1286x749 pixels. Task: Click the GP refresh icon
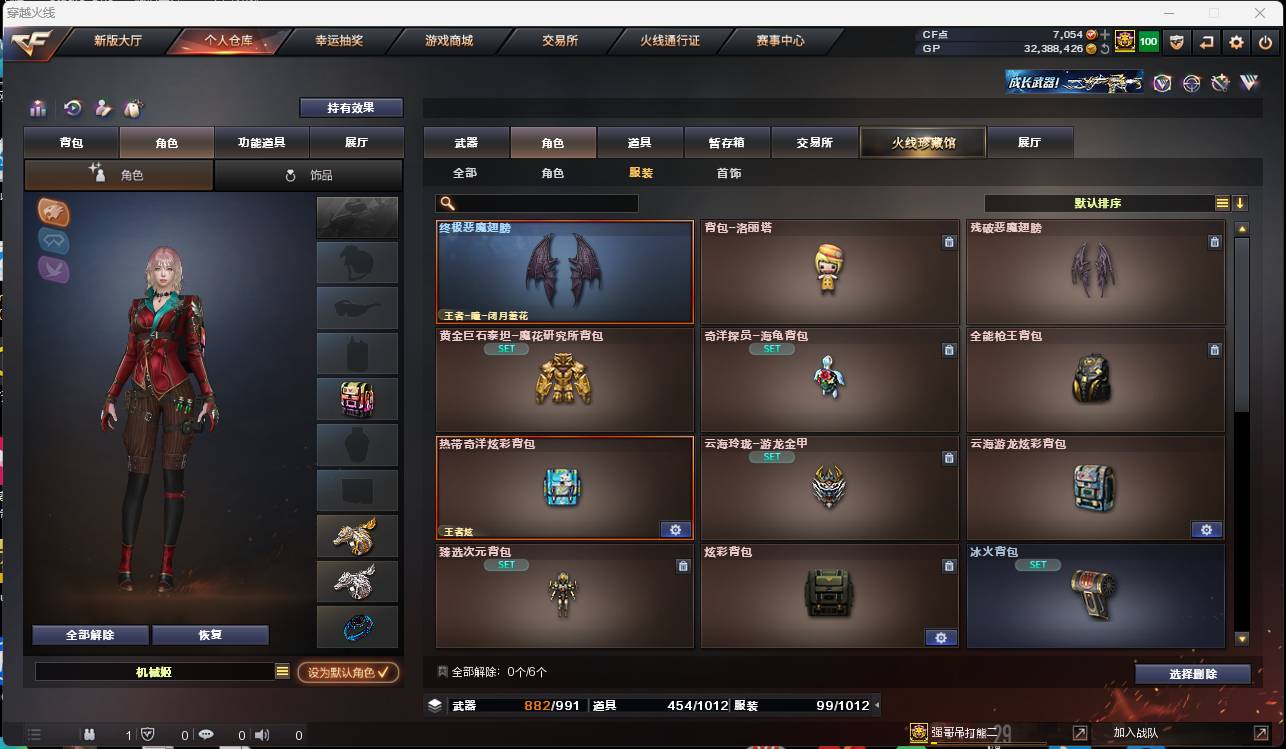(x=1104, y=47)
